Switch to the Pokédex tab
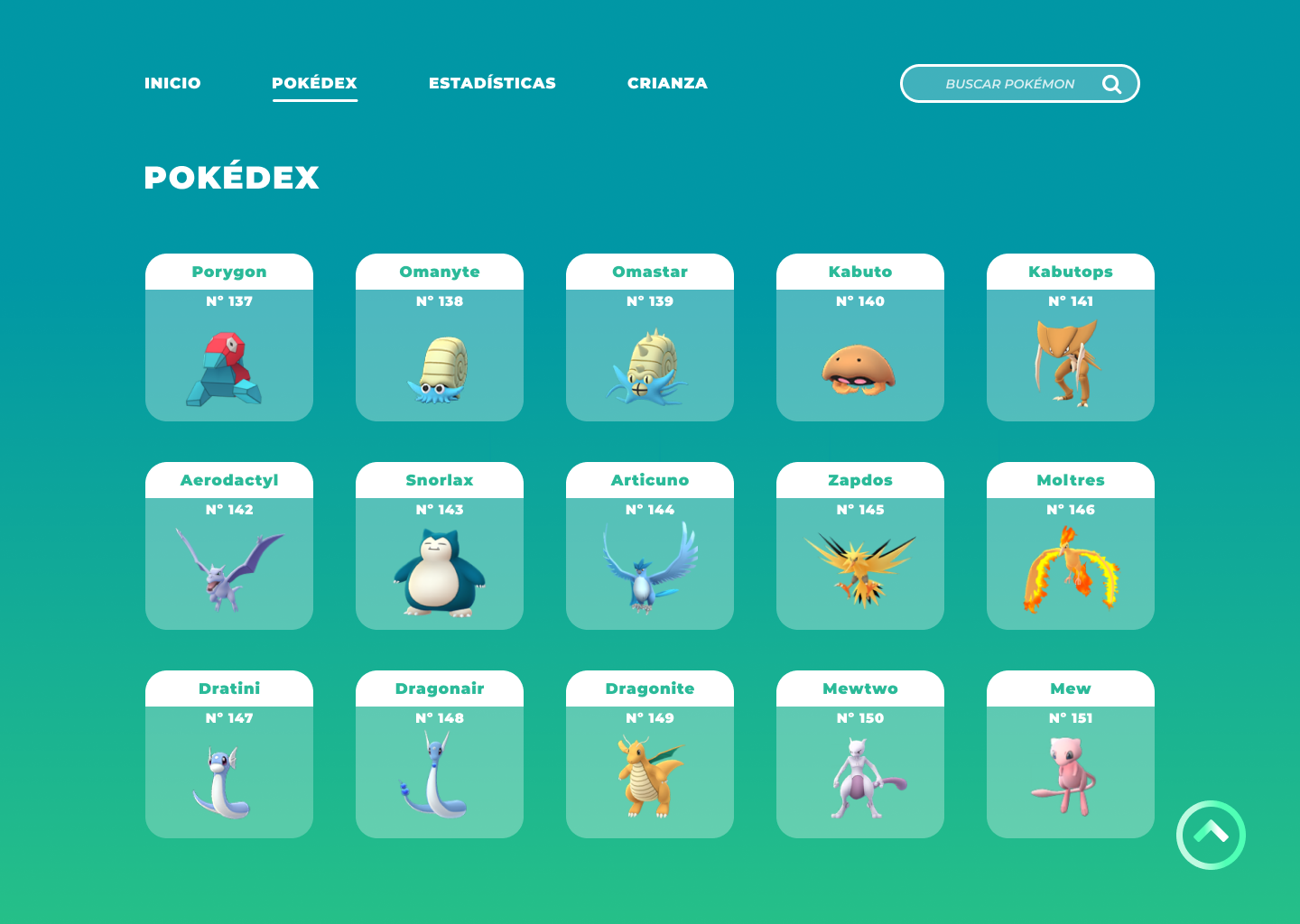Image resolution: width=1300 pixels, height=924 pixels. 314,83
